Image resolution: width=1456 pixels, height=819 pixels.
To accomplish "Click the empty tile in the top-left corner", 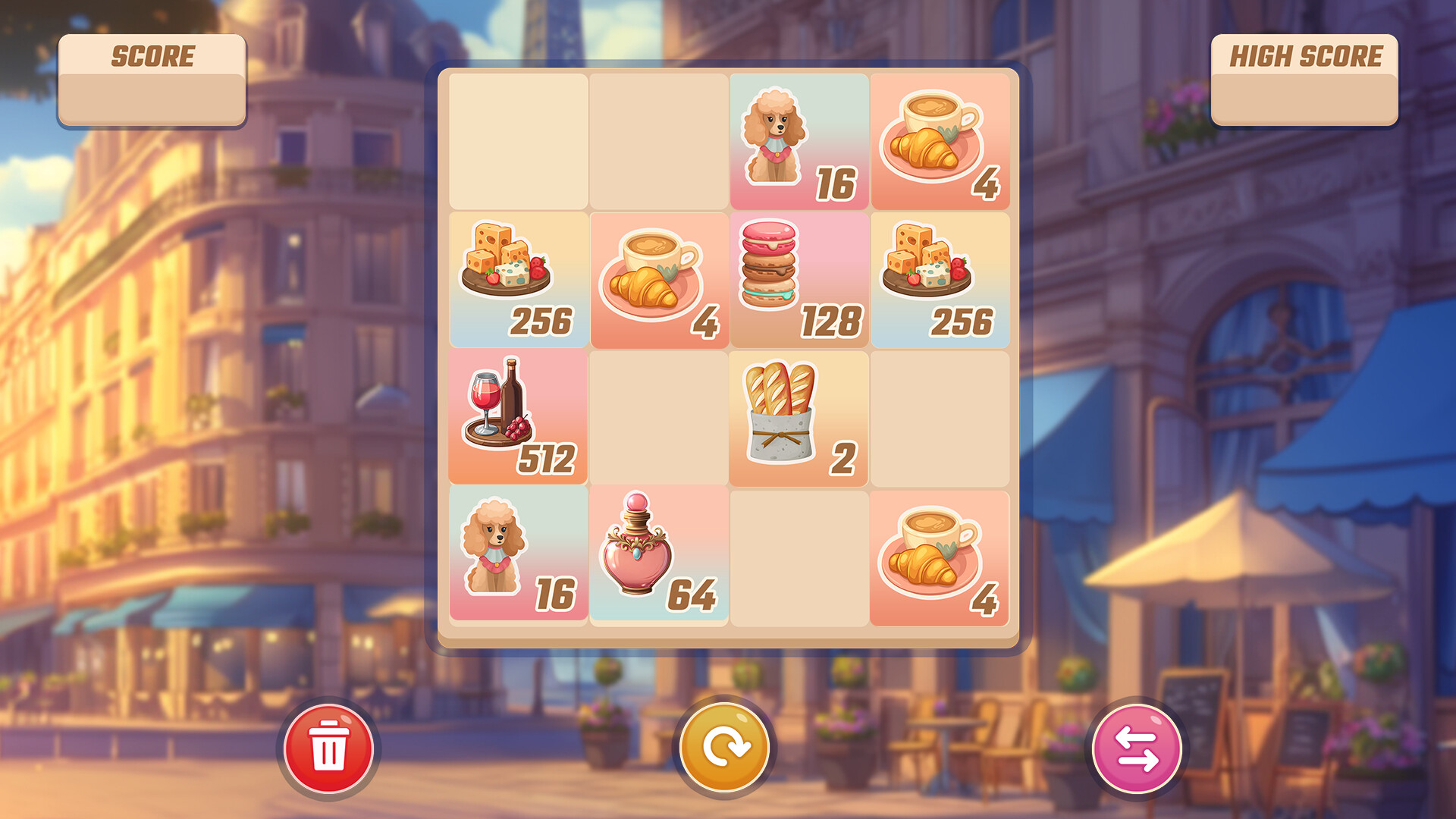I will coord(519,140).
